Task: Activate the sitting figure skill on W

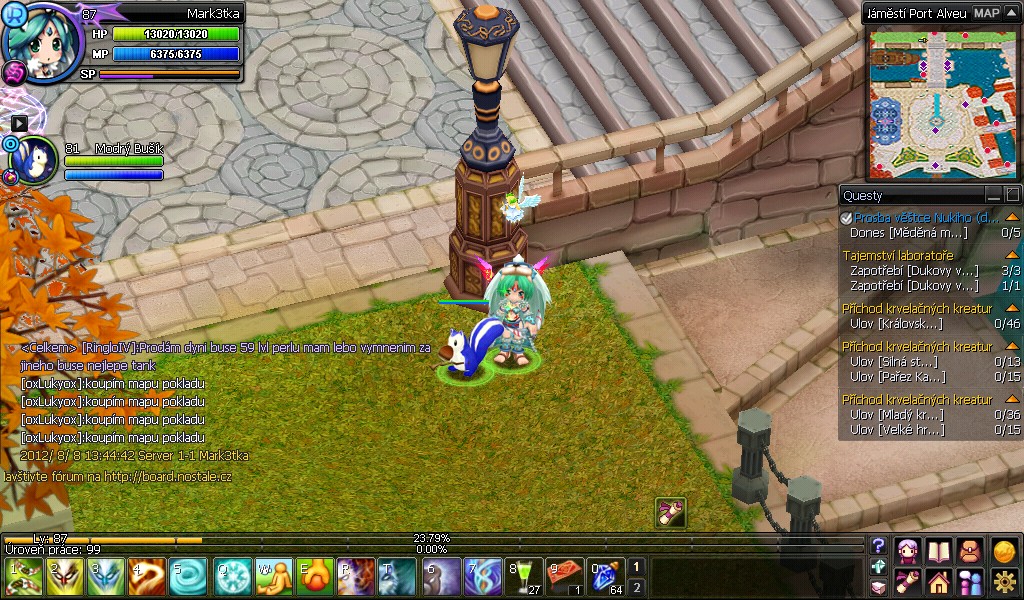Action: [x=272, y=577]
